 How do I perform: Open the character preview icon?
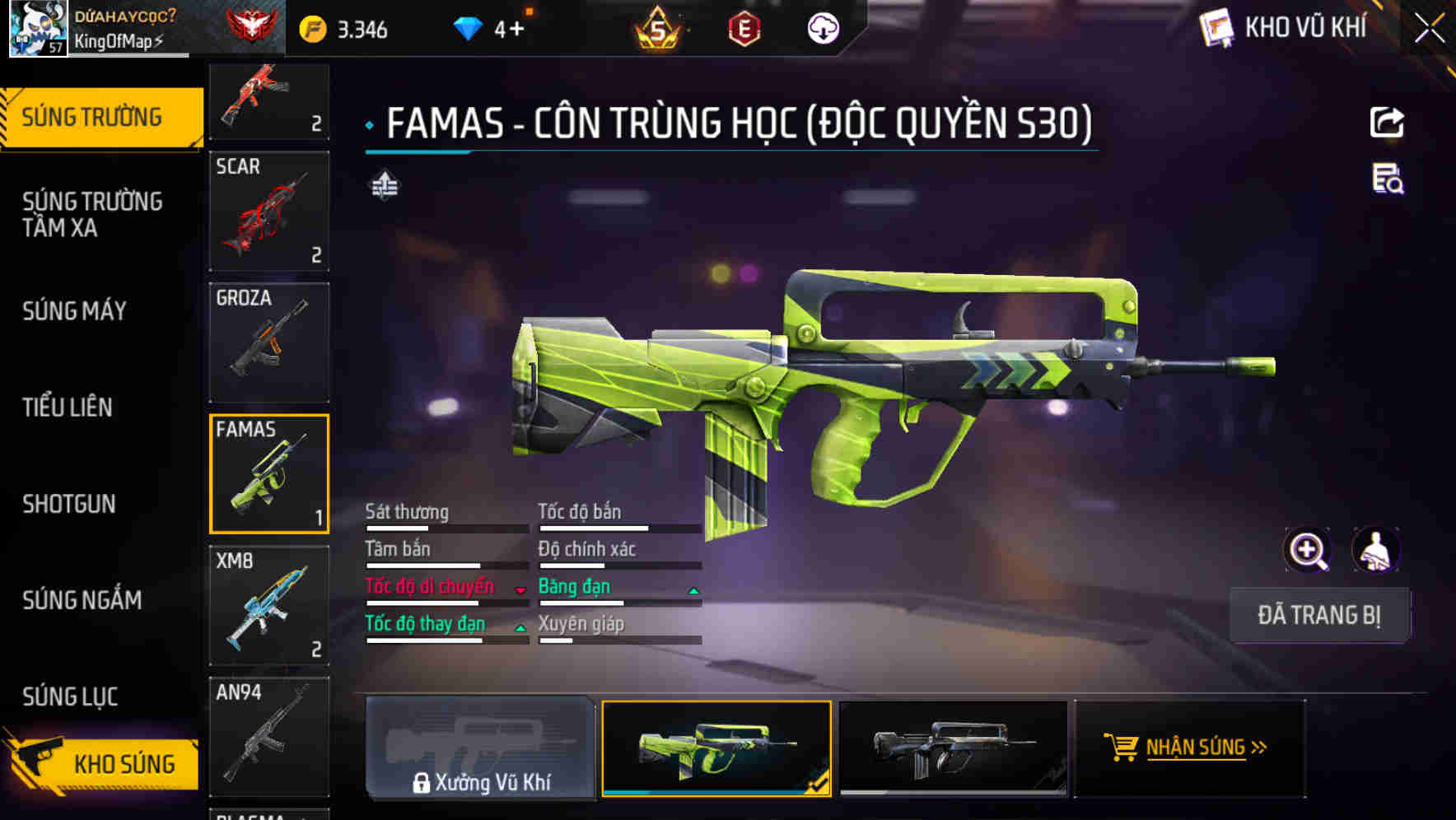pos(1375,550)
